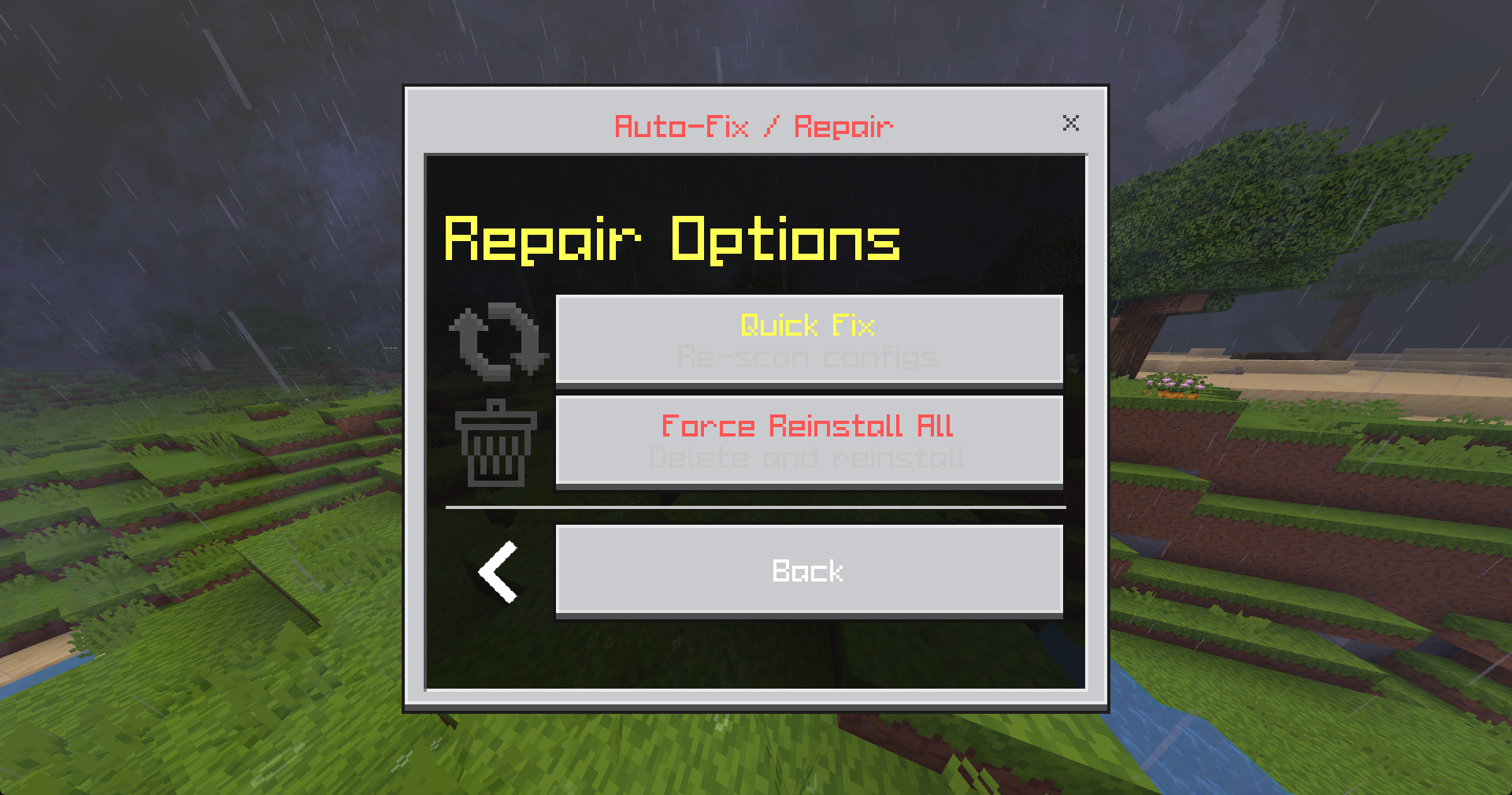Viewport: 1512px width, 795px height.
Task: Select the Auto-Fix / Repair title bar
Action: click(x=753, y=124)
